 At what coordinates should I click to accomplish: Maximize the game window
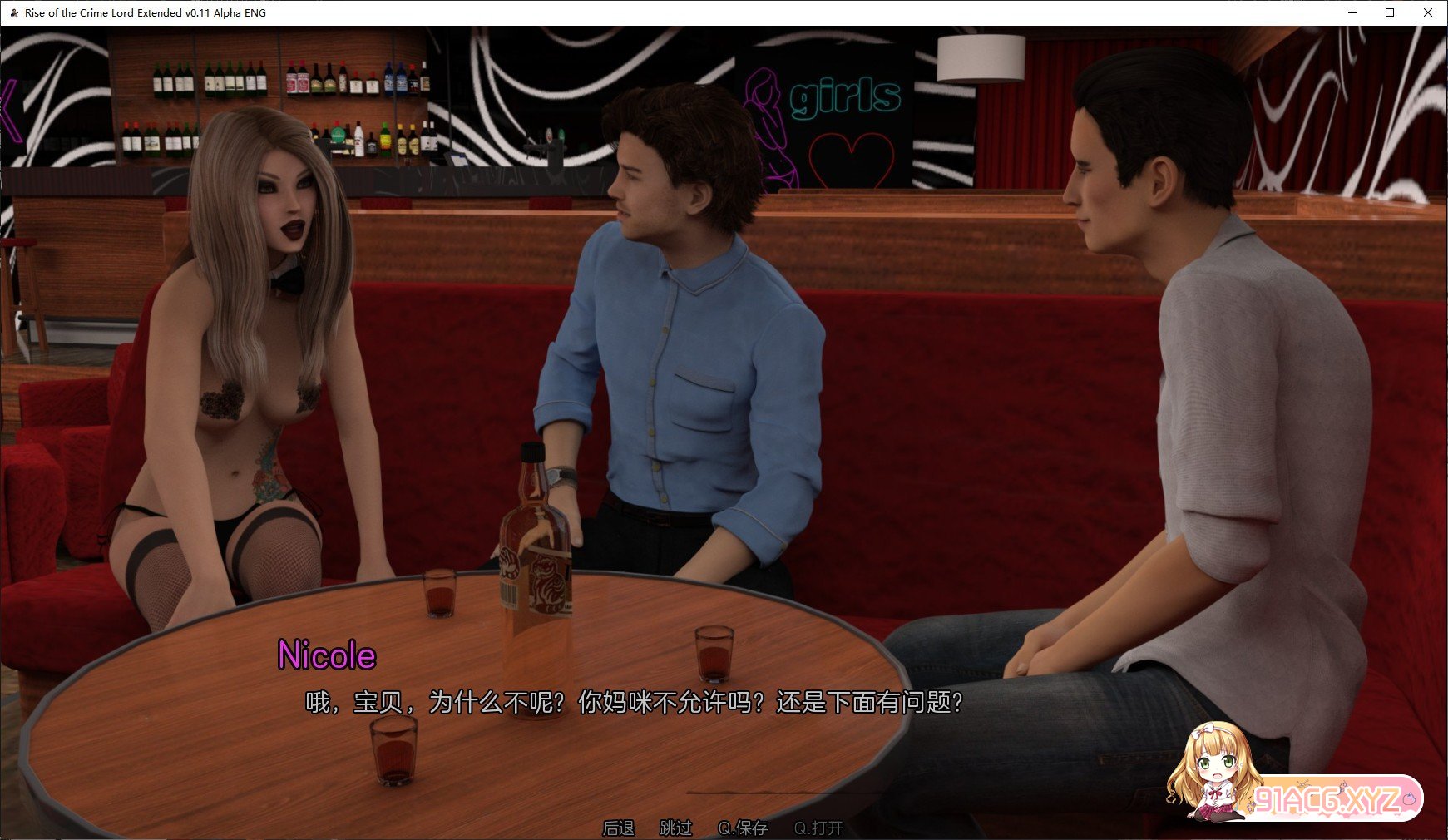click(x=1390, y=12)
